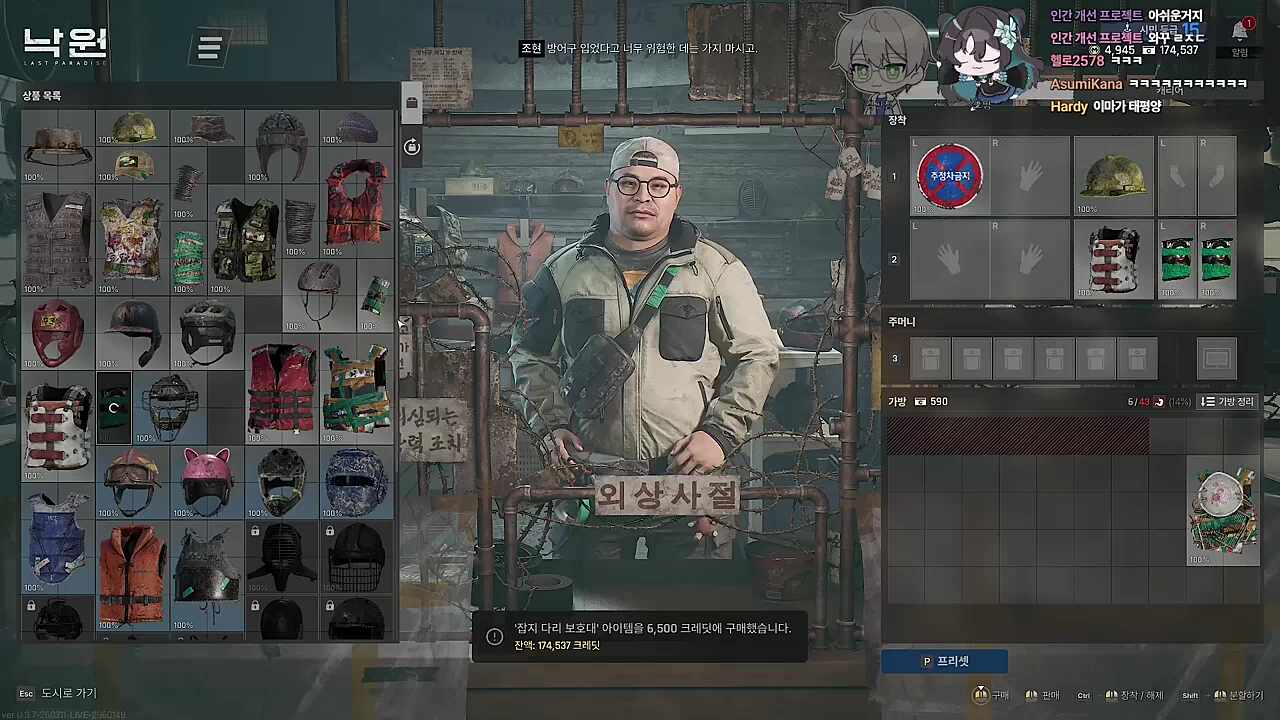The height and width of the screenshot is (720, 1280).
Task: Select the no-parking patch in equip slot 1
Action: point(949,177)
